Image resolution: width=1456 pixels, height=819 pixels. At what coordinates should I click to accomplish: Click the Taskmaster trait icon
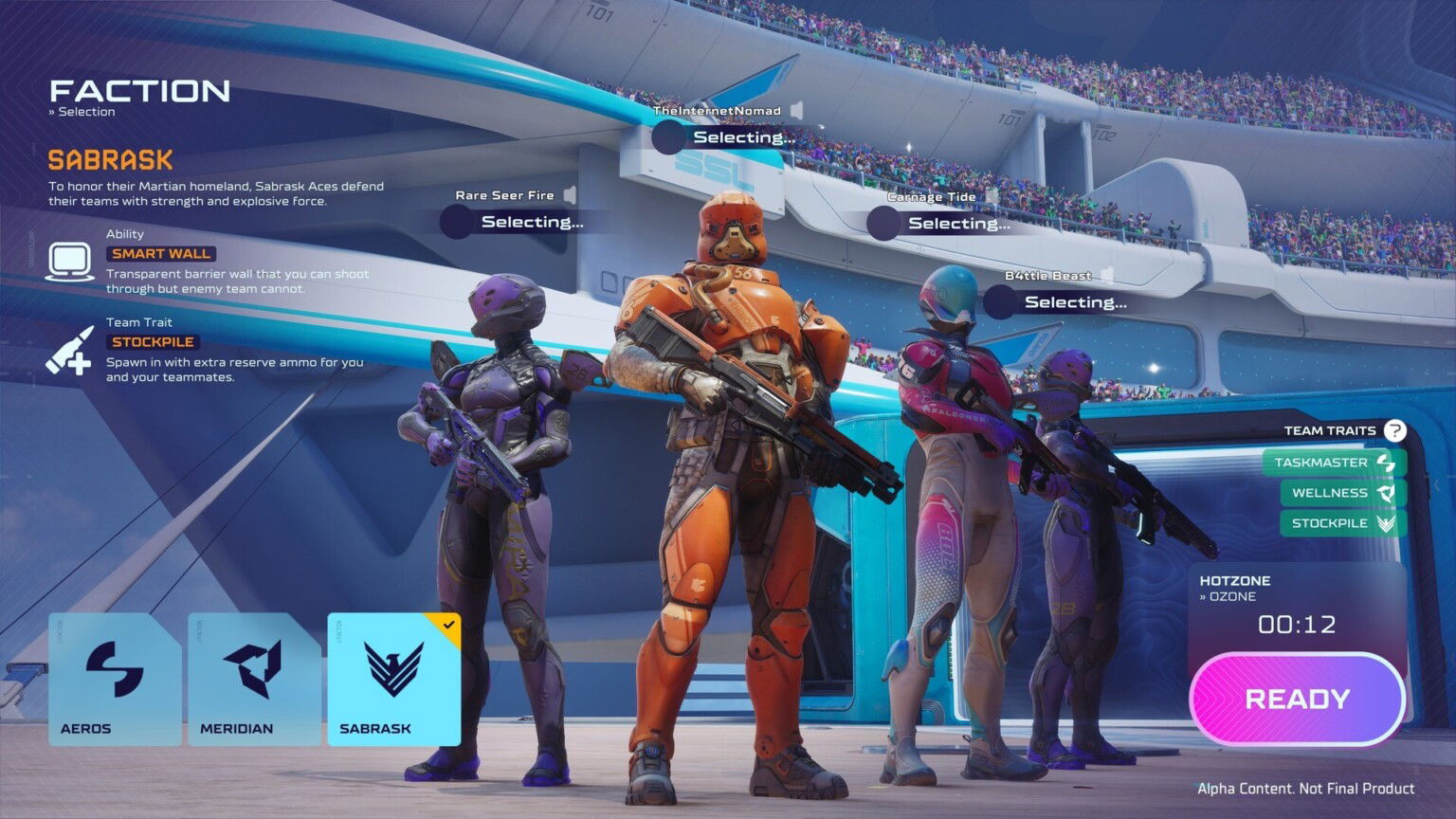1387,463
